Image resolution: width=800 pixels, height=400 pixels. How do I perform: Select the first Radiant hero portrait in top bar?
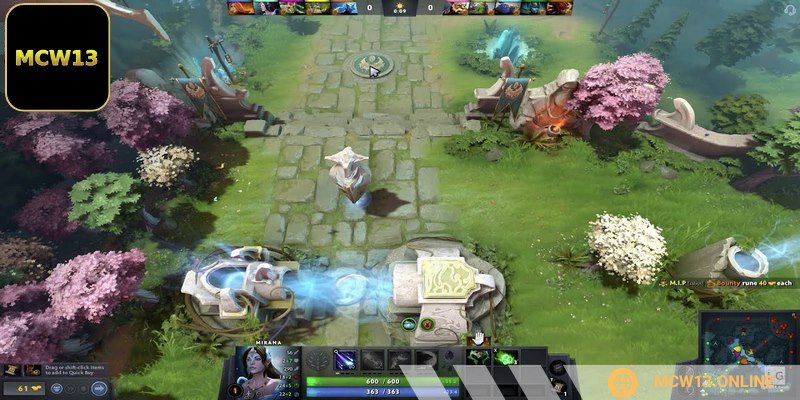tap(237, 7)
